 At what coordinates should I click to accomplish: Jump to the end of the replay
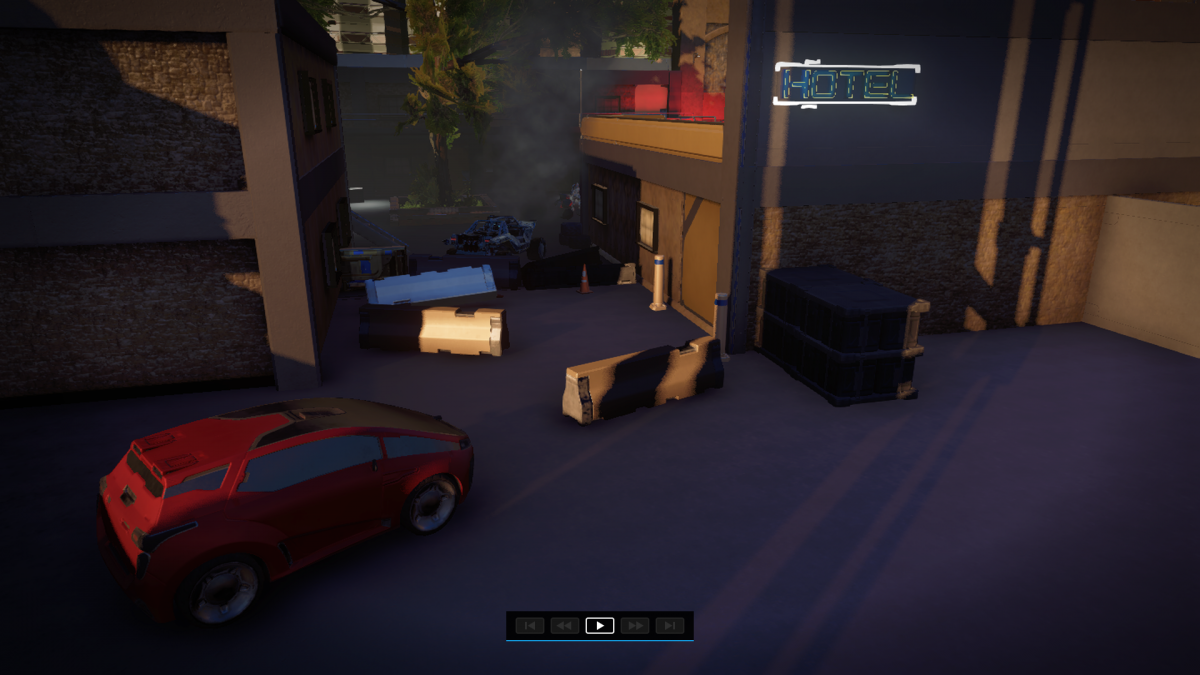670,626
